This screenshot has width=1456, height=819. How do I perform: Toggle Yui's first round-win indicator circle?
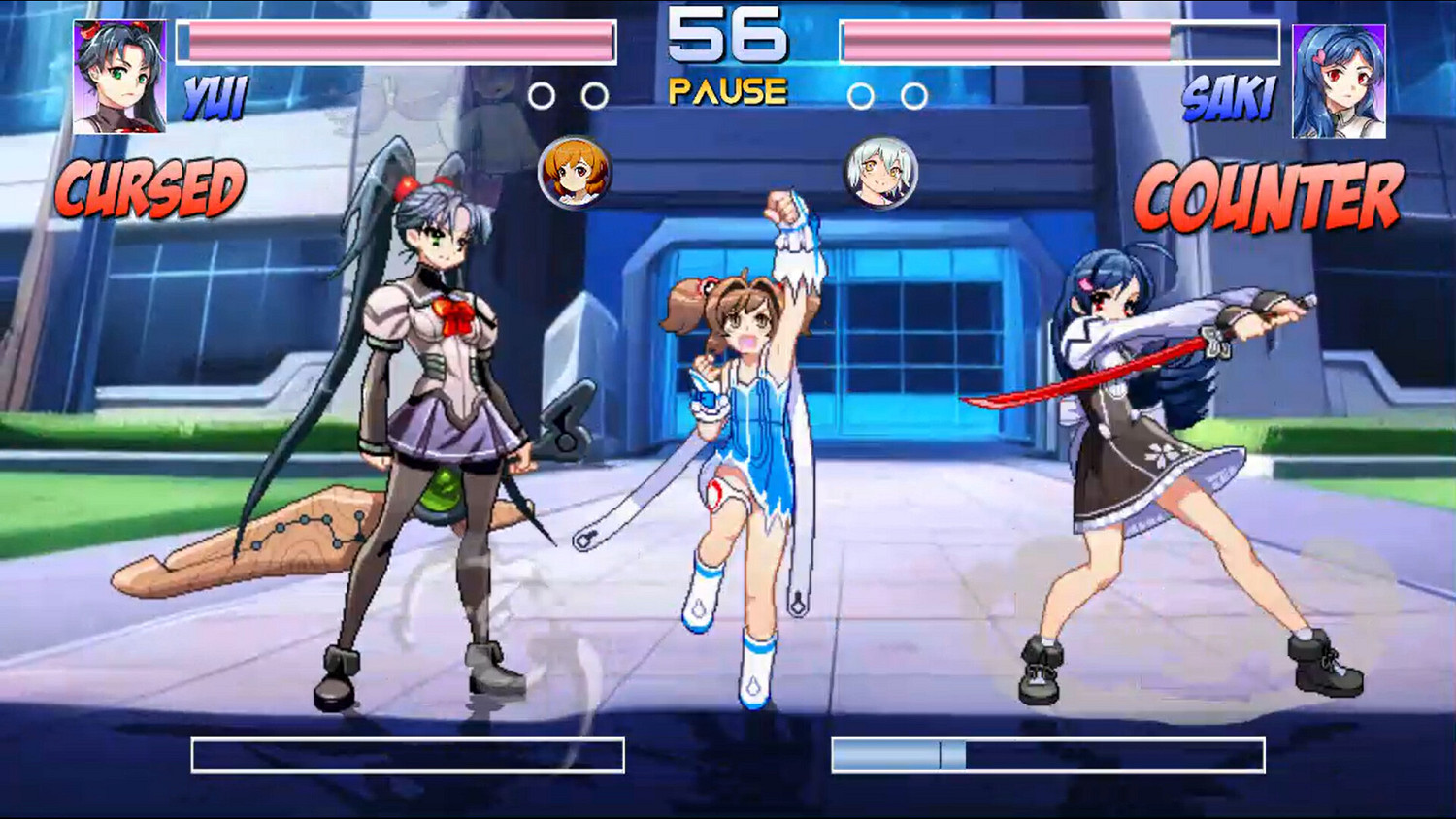tap(544, 96)
